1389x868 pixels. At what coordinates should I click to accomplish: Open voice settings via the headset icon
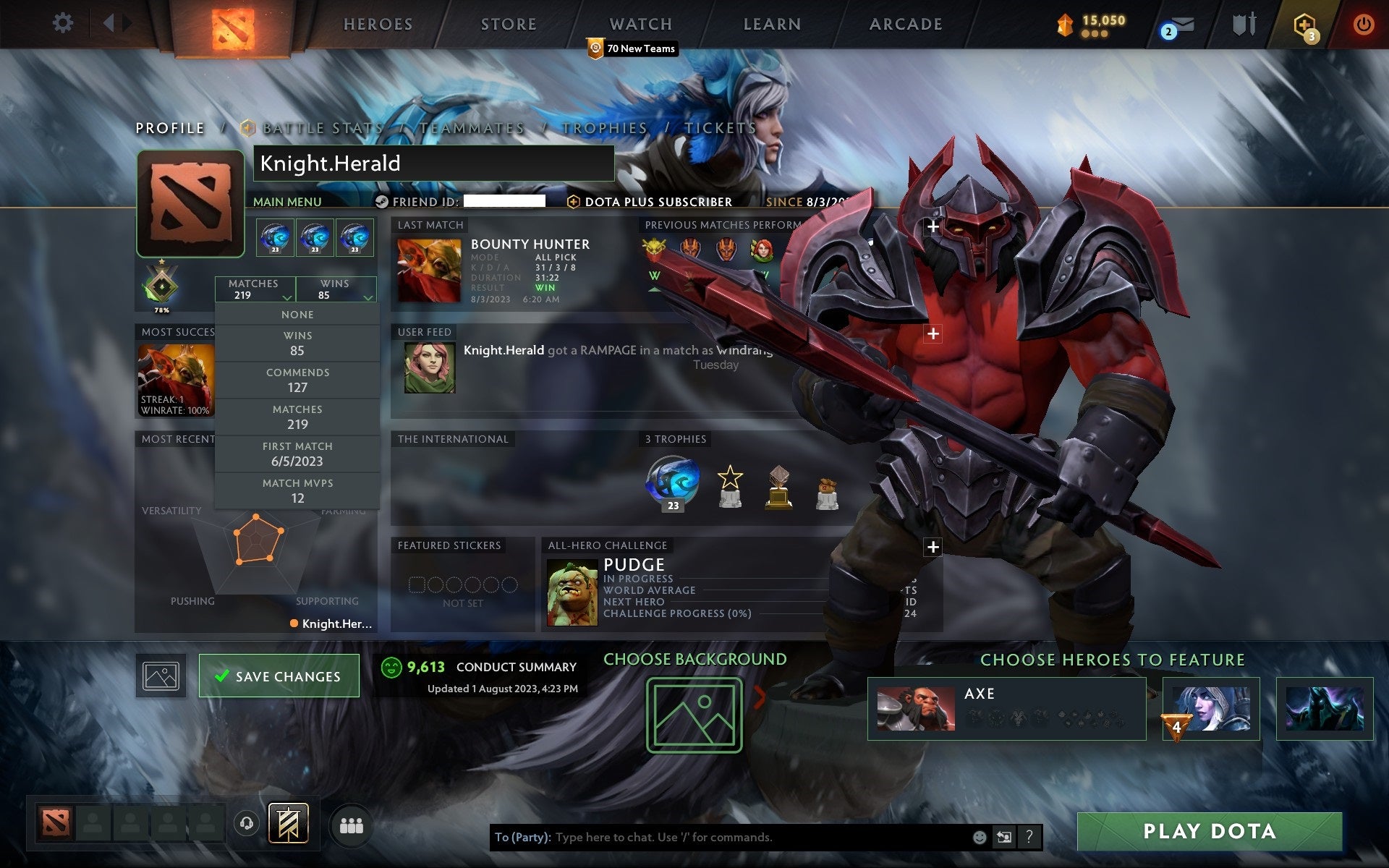coord(246,823)
